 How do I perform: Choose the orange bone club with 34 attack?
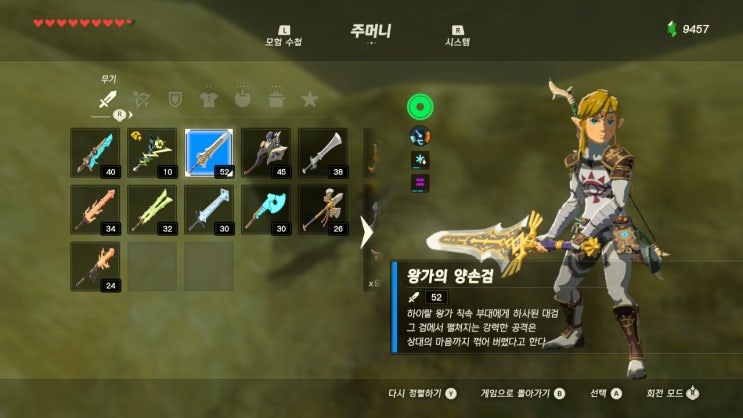(x=95, y=209)
